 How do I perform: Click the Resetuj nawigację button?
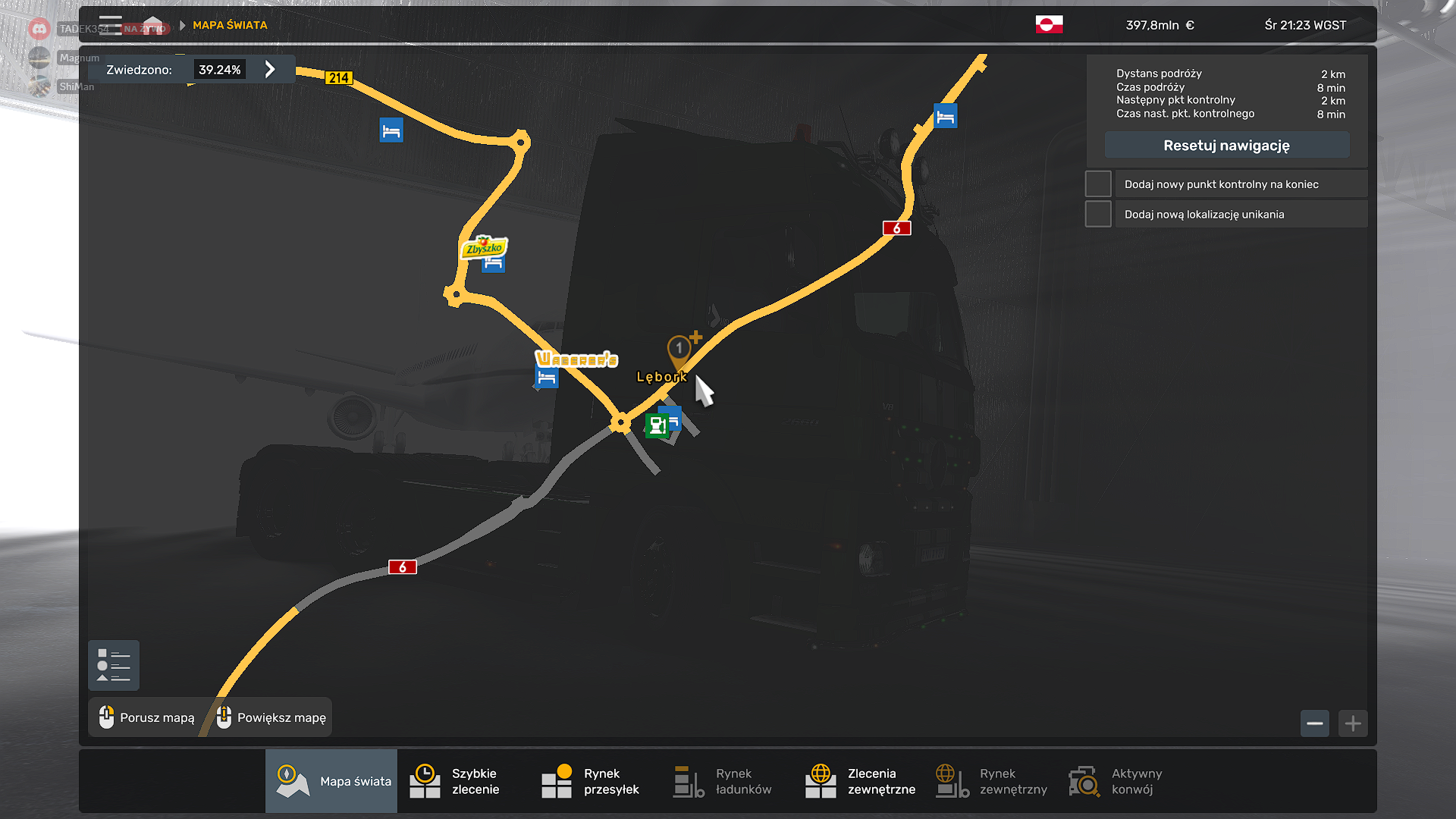pyautogui.click(x=1226, y=146)
